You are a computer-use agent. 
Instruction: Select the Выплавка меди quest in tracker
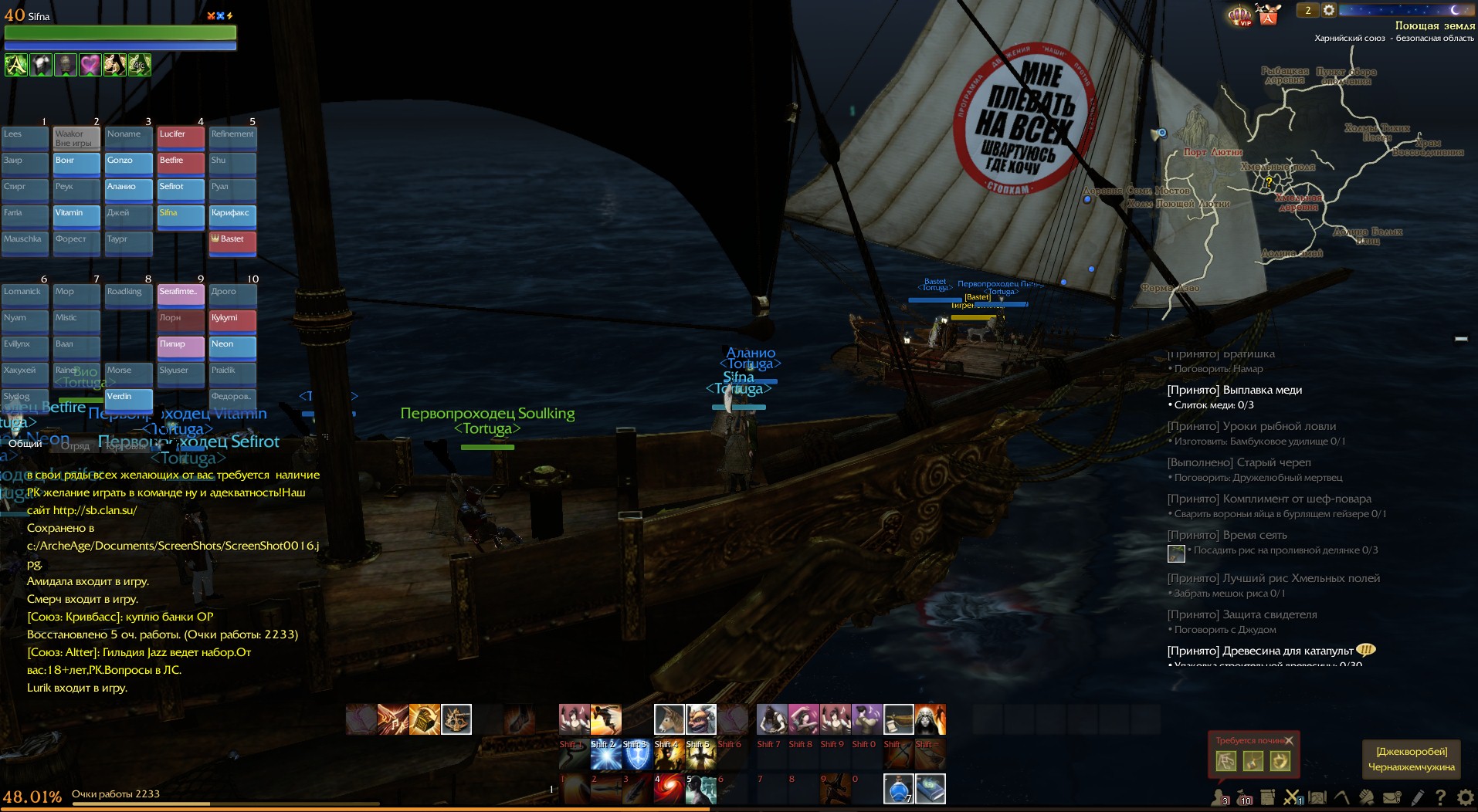click(x=1234, y=390)
